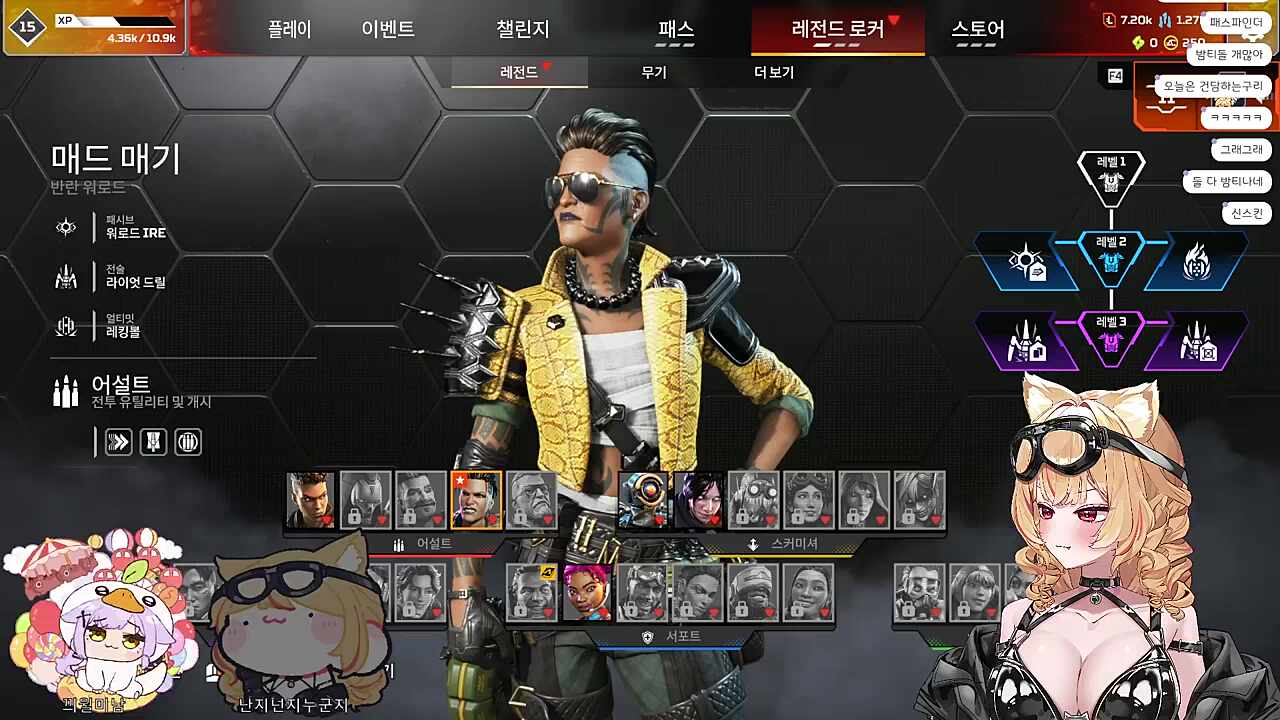The image size is (1280, 720).
Task: Select the tactical 라이엇 드릴 ability icon
Action: click(66, 278)
